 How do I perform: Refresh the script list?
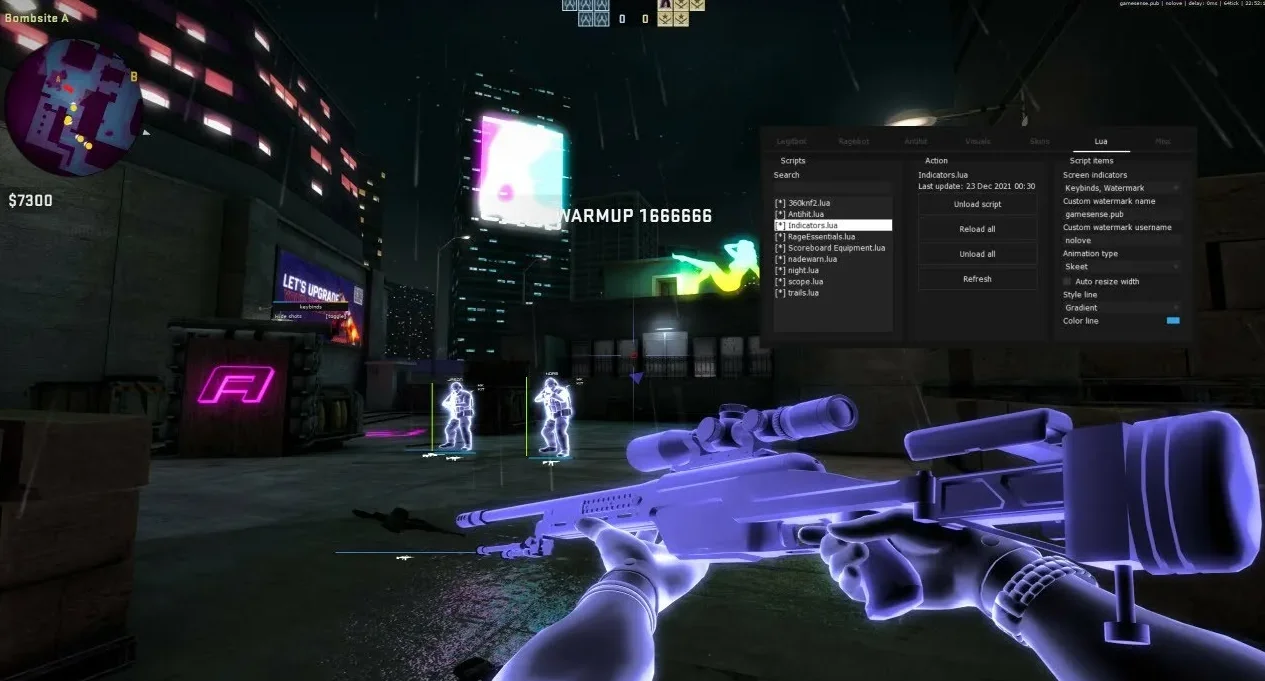(977, 279)
